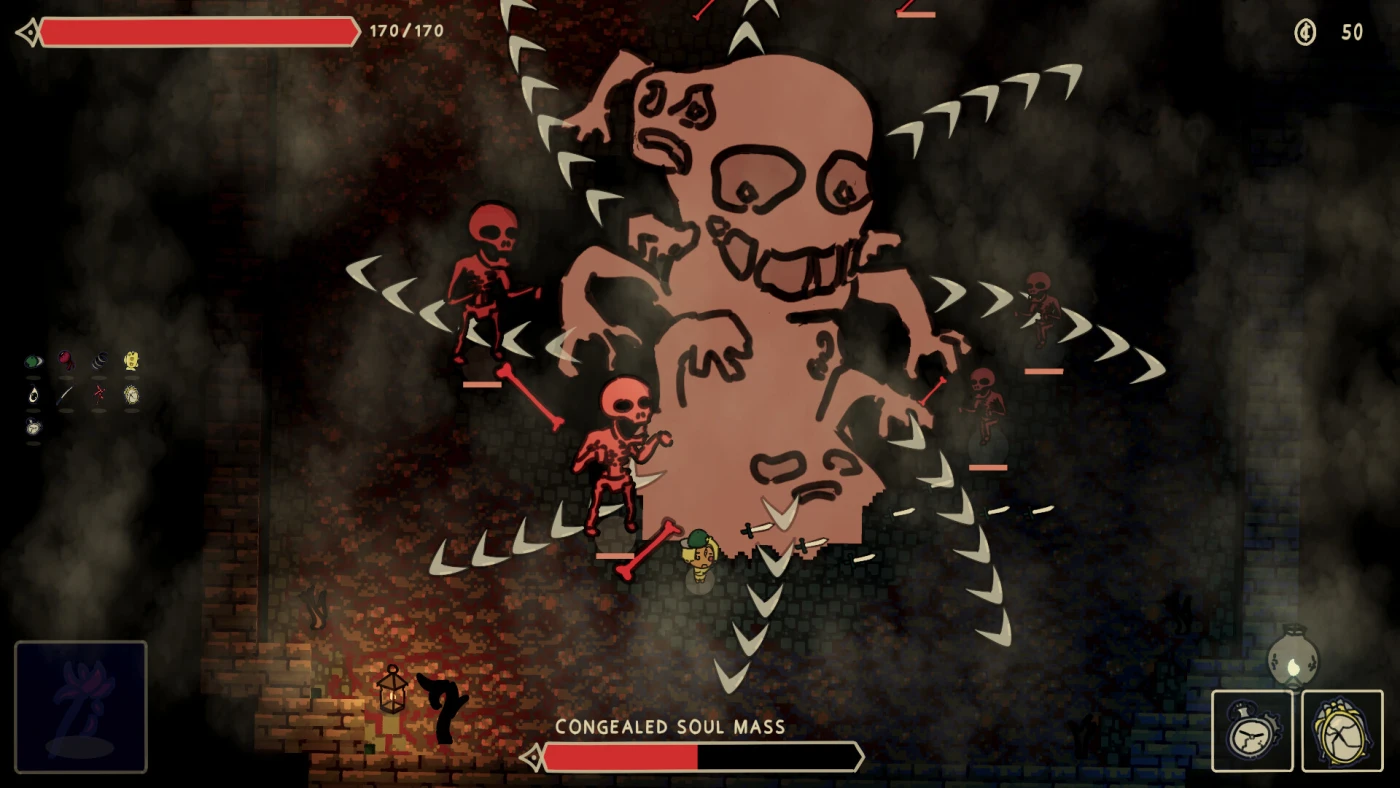Use the cracked golden mirror item slot
Image resolution: width=1400 pixels, height=788 pixels.
point(1342,730)
